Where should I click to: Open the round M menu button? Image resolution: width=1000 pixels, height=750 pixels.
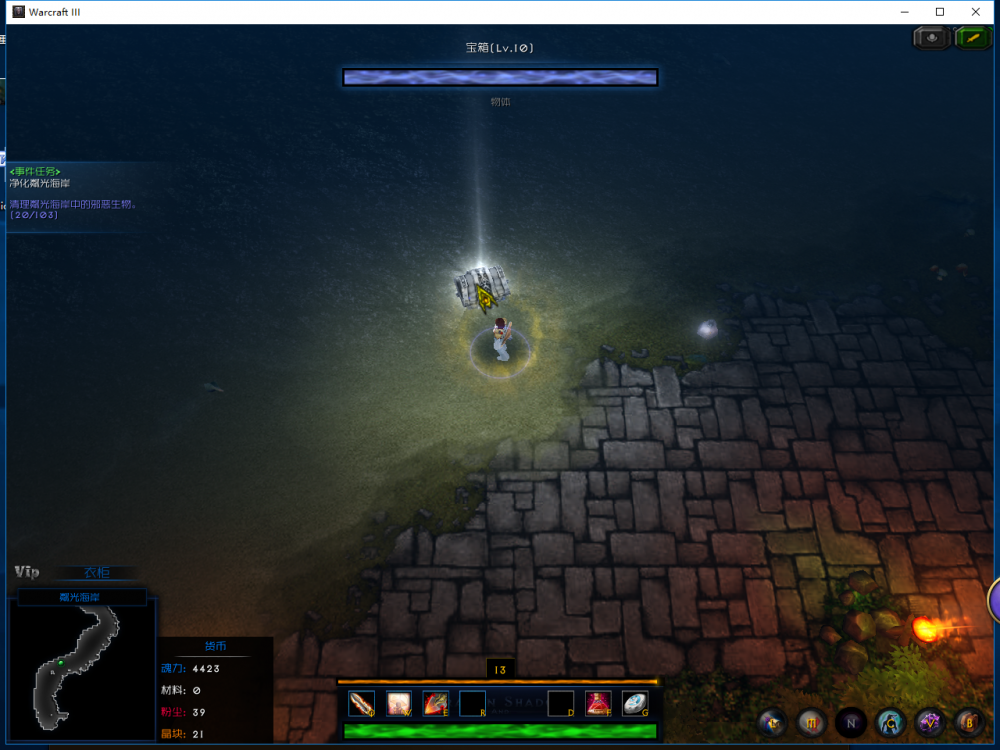click(x=812, y=722)
